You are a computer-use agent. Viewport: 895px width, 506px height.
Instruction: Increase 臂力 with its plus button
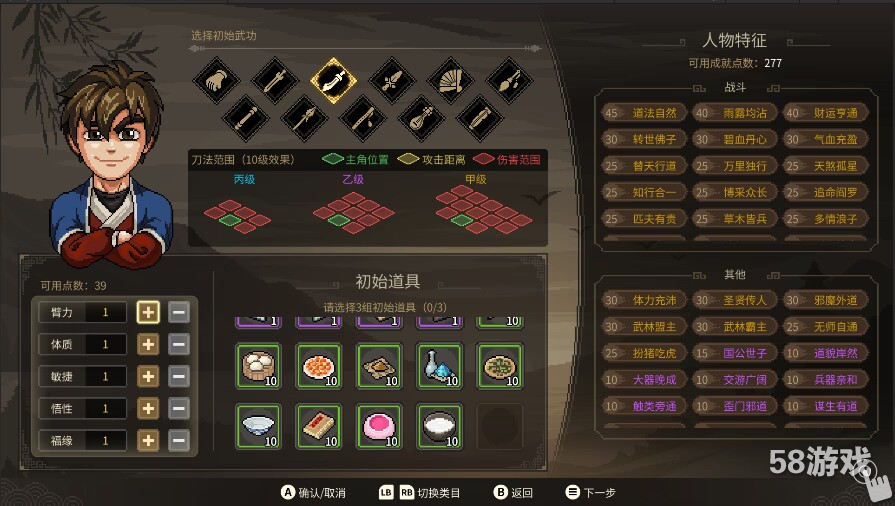point(148,312)
